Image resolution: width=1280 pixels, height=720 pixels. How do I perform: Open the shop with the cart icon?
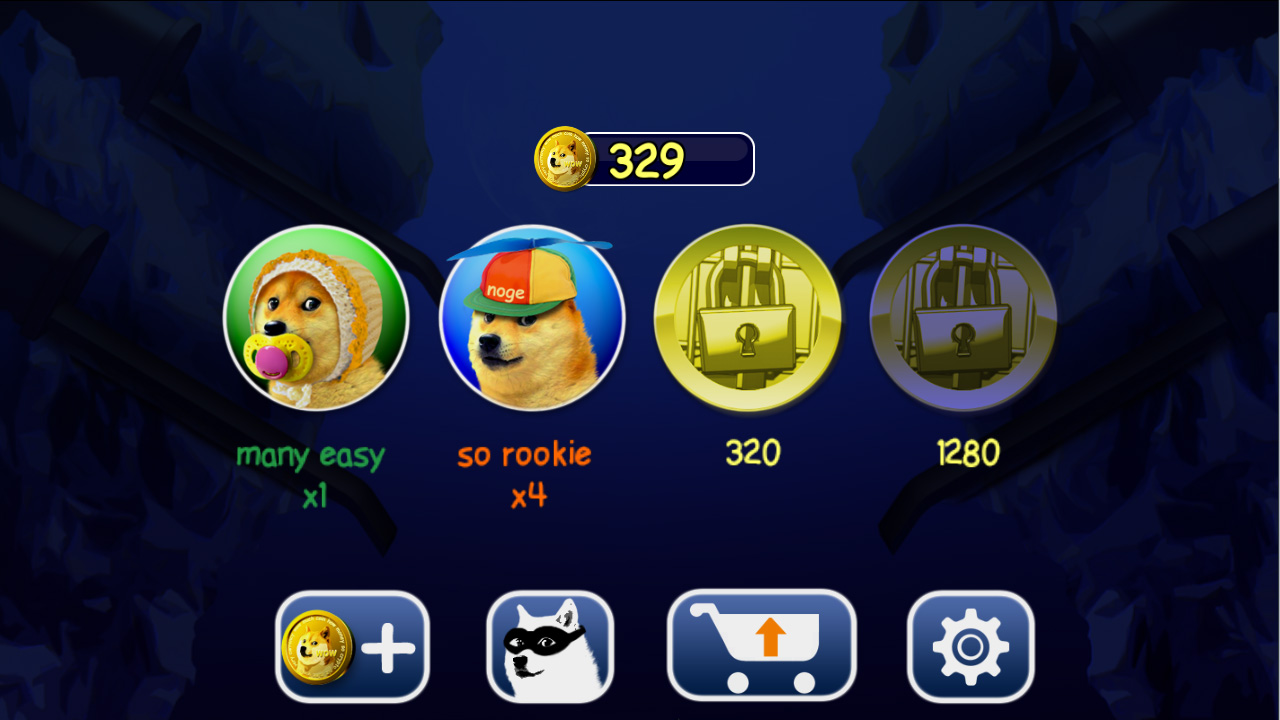[762, 645]
